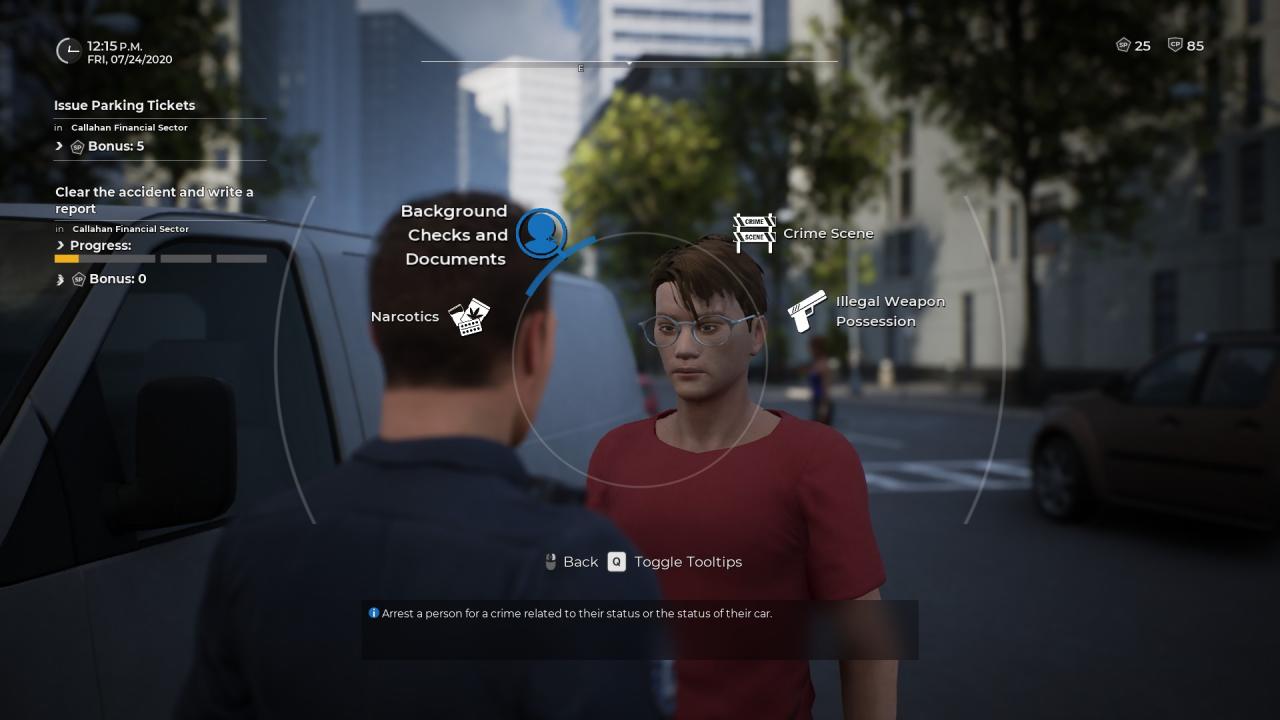Select Illegal Weapon Possession option

[806, 311]
